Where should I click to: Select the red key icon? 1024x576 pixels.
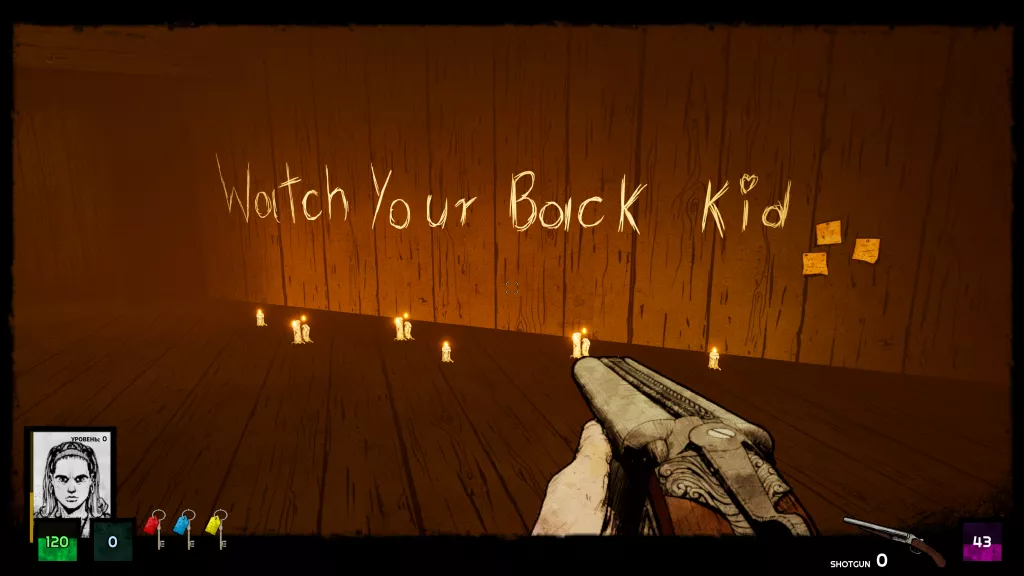[156, 528]
